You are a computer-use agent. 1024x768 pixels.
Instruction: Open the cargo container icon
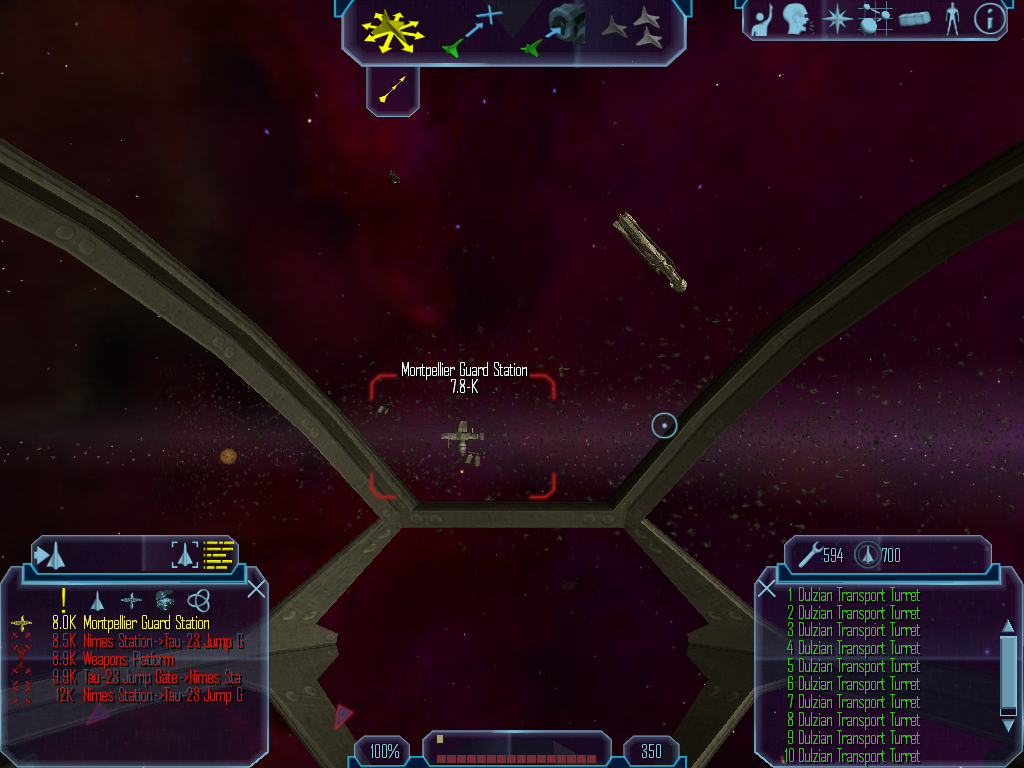pyautogui.click(x=914, y=19)
